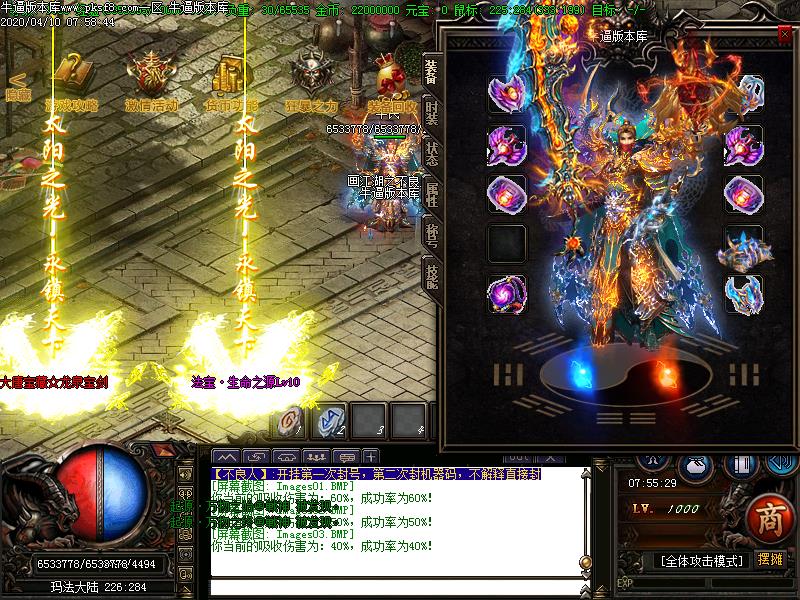This screenshot has height=600, width=800.
Task: Switch to the 属性 attributes tab
Action: [431, 193]
